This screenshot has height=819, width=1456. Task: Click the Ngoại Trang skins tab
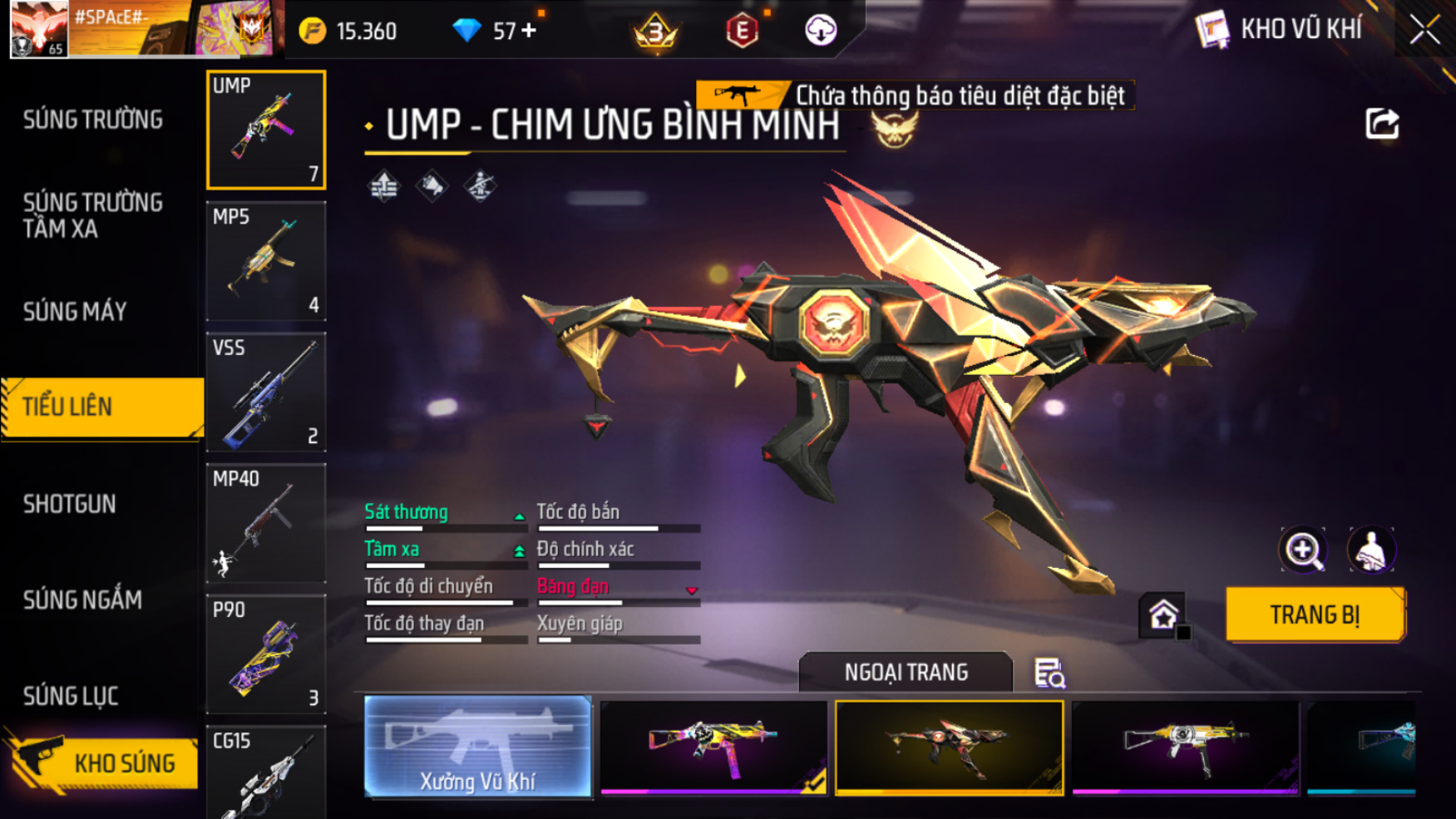coord(906,672)
